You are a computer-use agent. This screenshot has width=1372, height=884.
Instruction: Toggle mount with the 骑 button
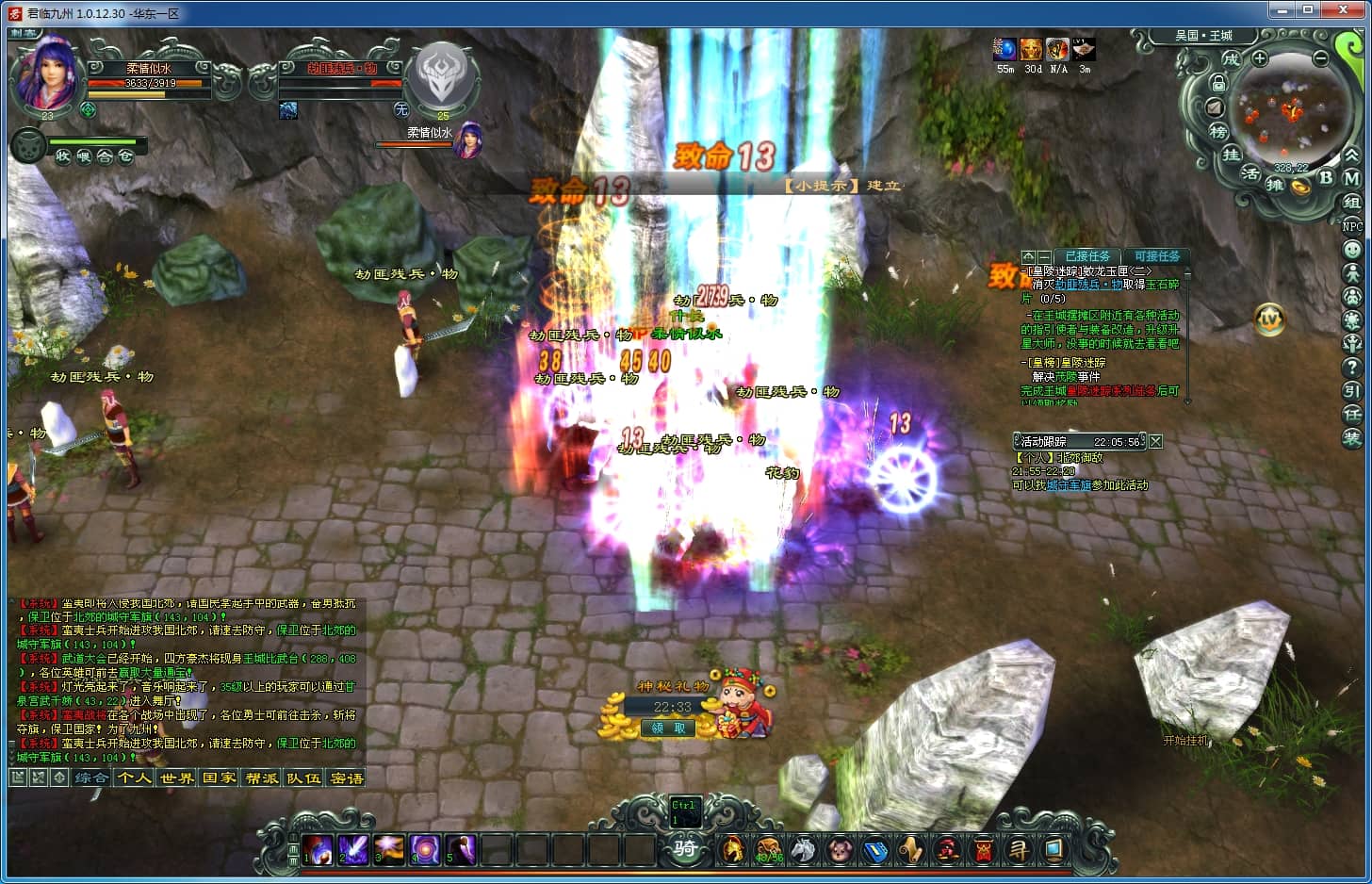685,849
